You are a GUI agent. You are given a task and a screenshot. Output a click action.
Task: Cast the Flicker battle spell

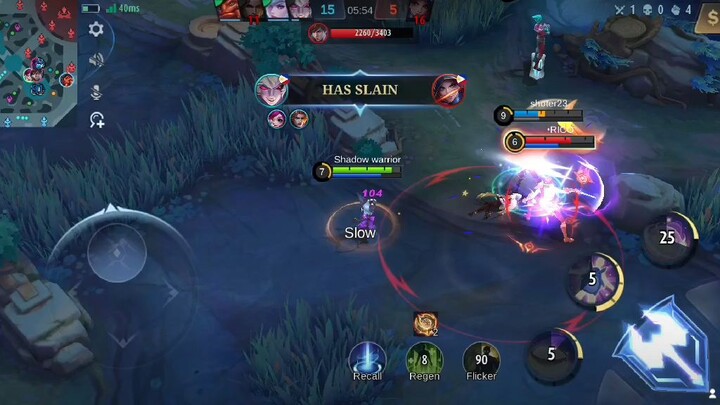[x=481, y=358]
